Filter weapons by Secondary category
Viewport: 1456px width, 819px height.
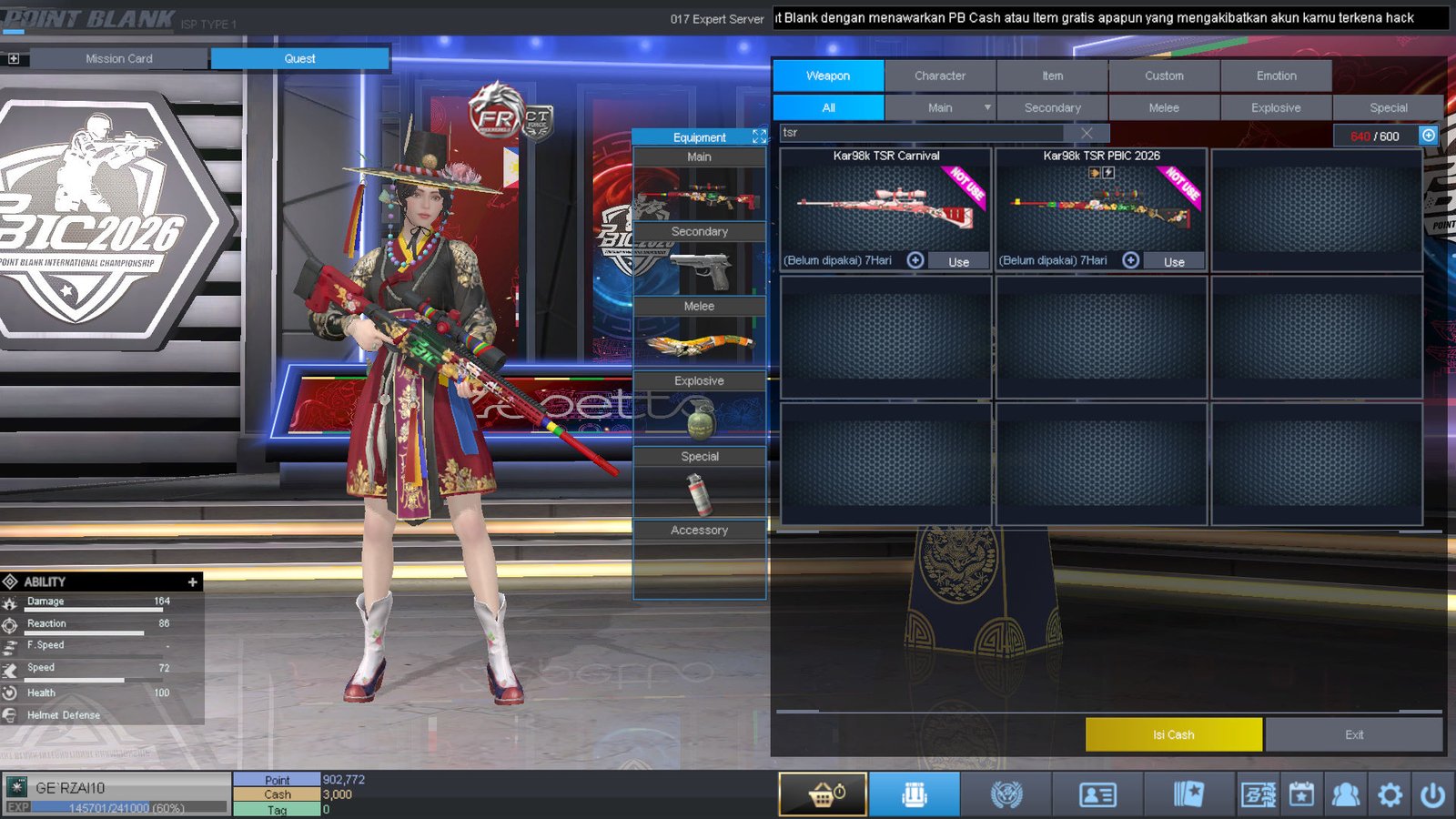(1052, 107)
